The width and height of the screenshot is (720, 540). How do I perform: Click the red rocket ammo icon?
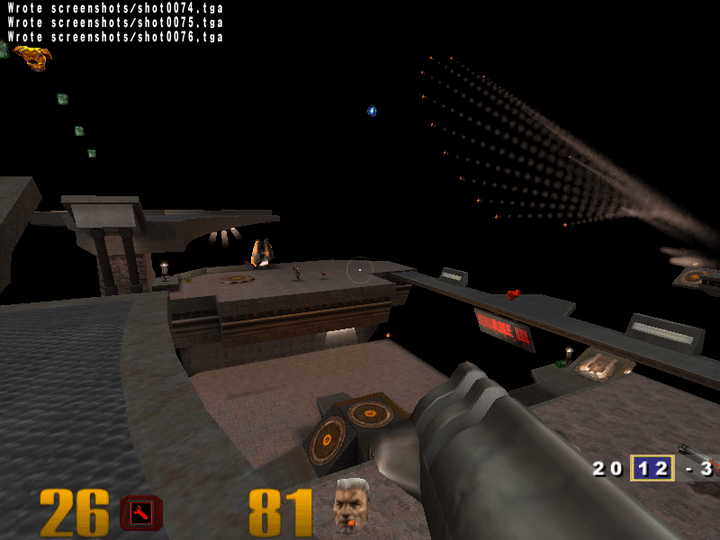[x=141, y=513]
